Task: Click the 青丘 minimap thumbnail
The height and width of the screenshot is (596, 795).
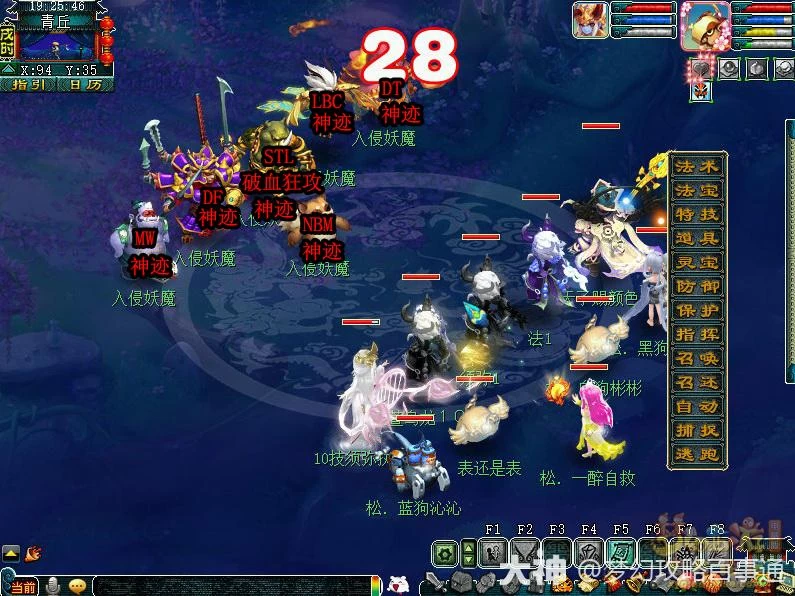Action: click(x=58, y=45)
